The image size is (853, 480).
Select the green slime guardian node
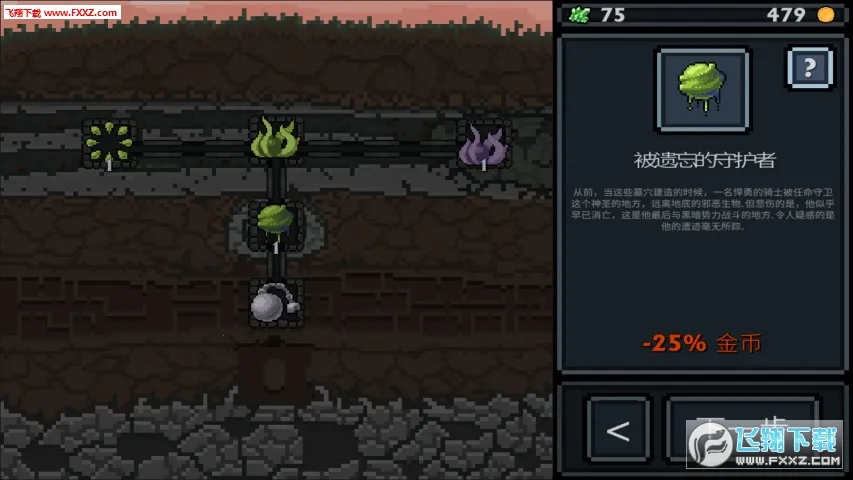[275, 222]
